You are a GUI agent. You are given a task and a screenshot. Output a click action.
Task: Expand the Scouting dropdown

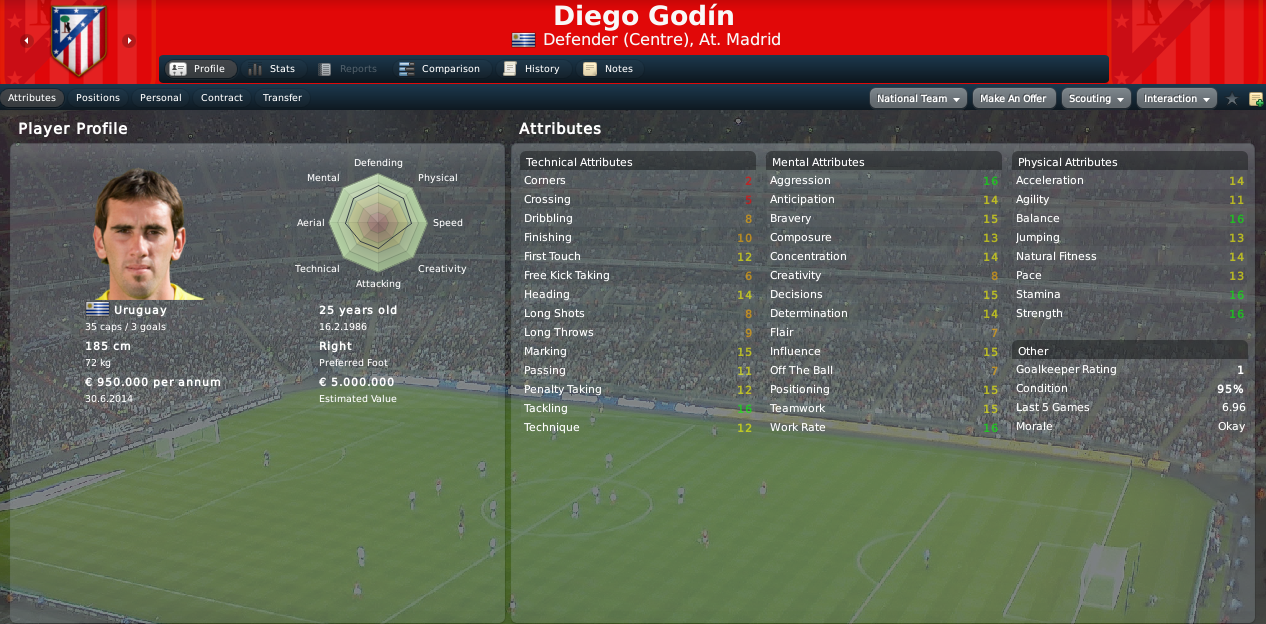(1095, 99)
